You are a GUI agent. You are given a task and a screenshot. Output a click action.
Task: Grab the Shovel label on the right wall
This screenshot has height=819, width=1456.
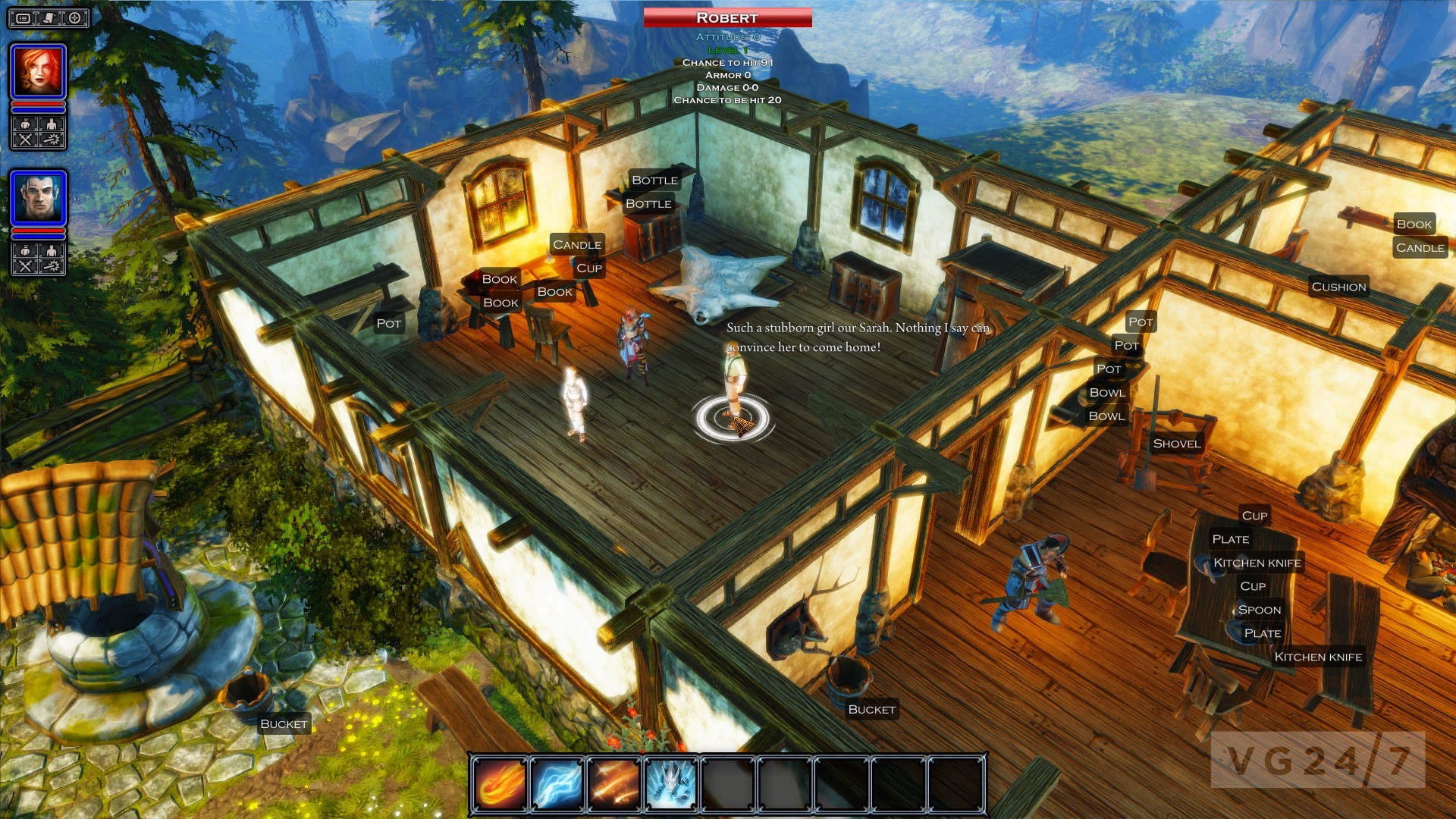1176,443
